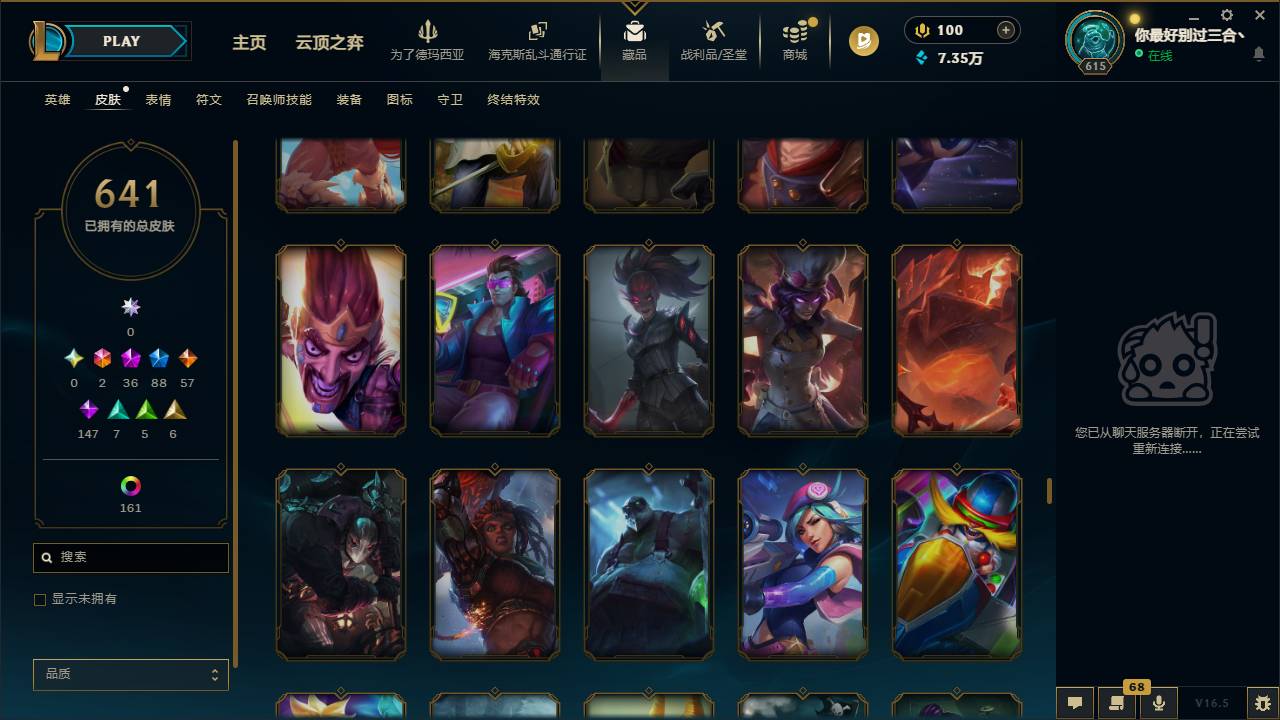Viewport: 1280px width, 720px height.
Task: Click the 为了德玛西亚 event icon
Action: click(429, 40)
